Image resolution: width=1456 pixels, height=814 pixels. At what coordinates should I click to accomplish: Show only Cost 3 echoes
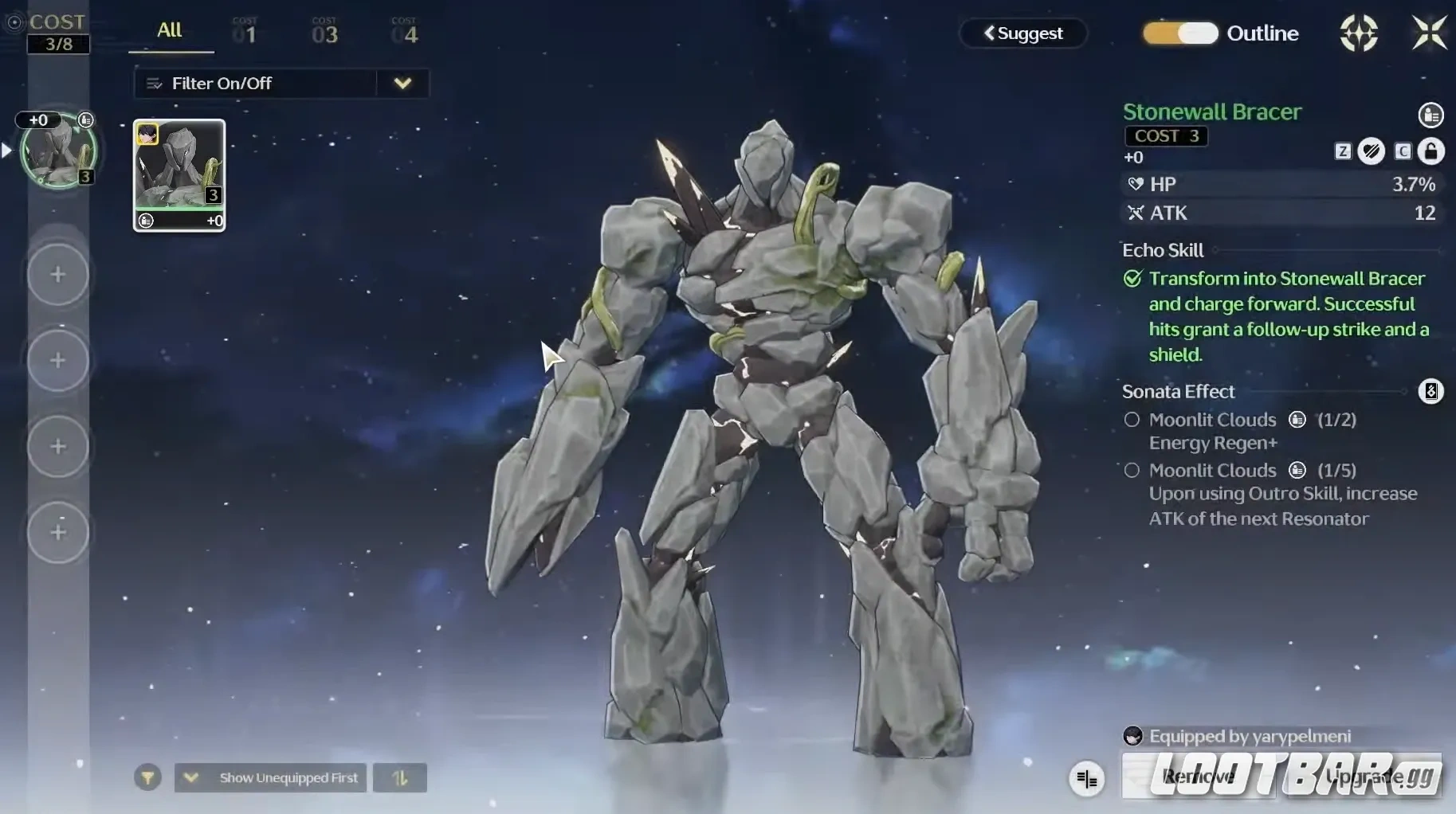click(x=324, y=33)
